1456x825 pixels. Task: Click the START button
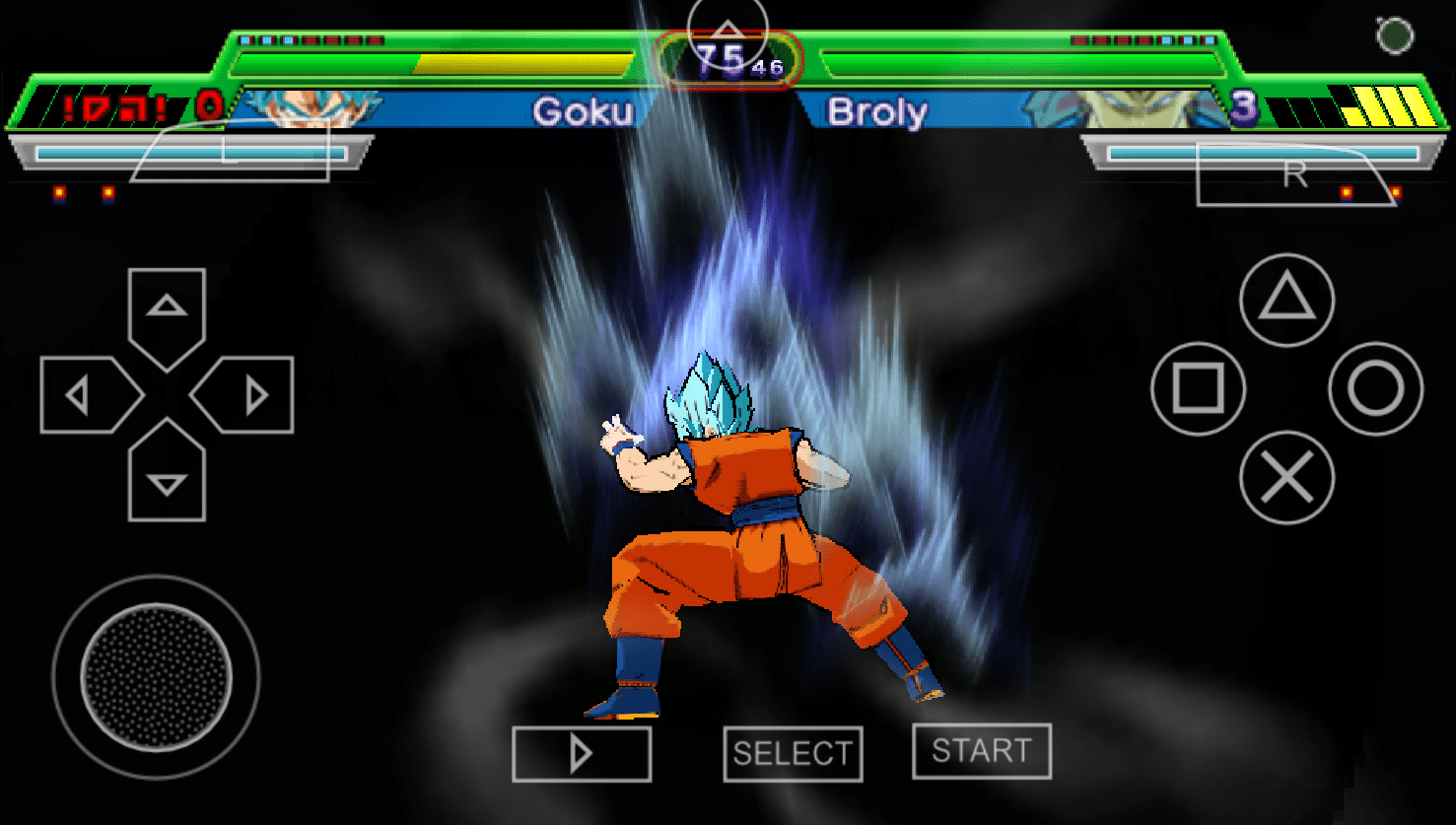tap(981, 751)
